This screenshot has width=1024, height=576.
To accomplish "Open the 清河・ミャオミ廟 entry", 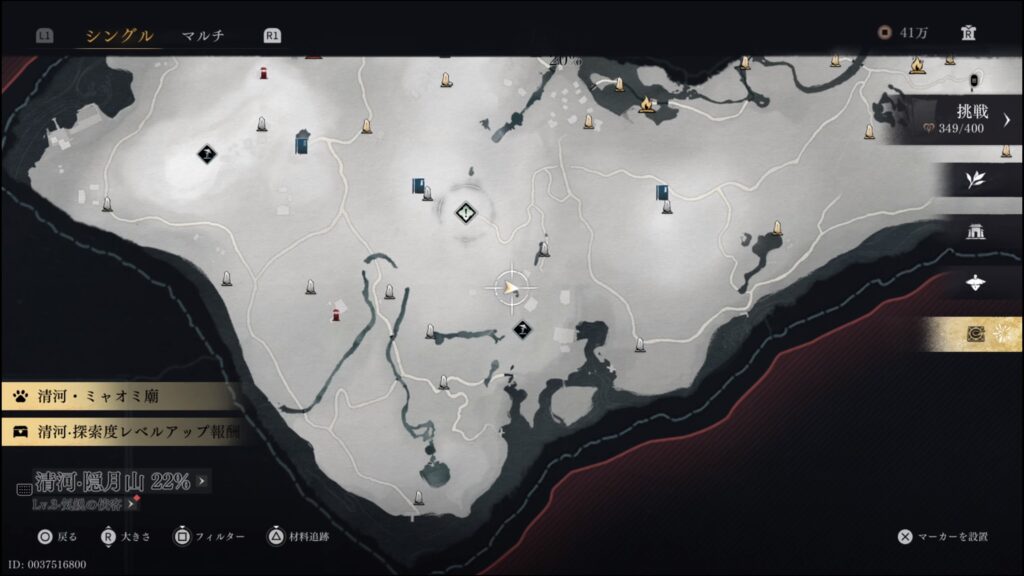I will click(120, 397).
